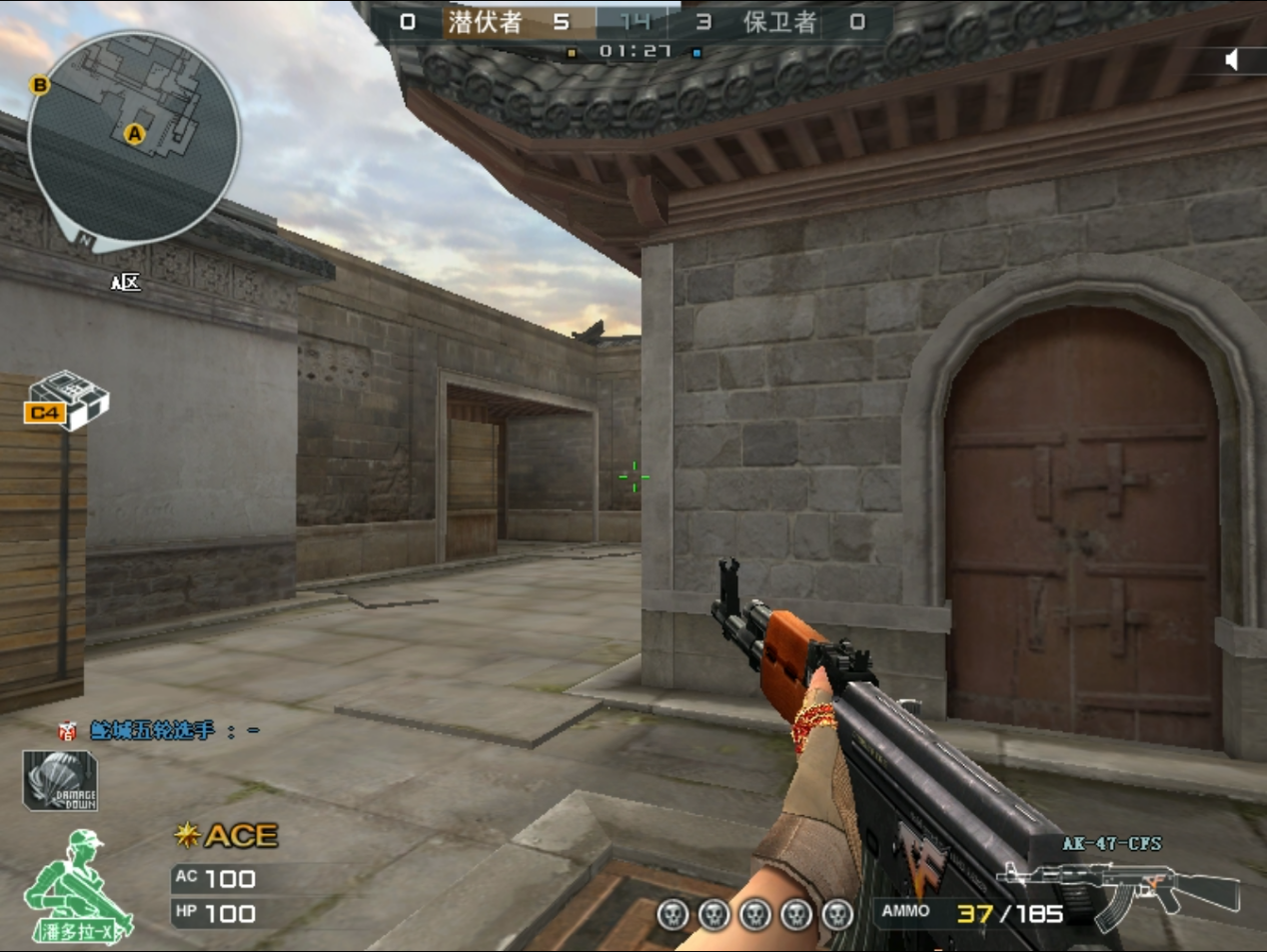Click the ACE badge label
1267x952 pixels.
point(228,835)
